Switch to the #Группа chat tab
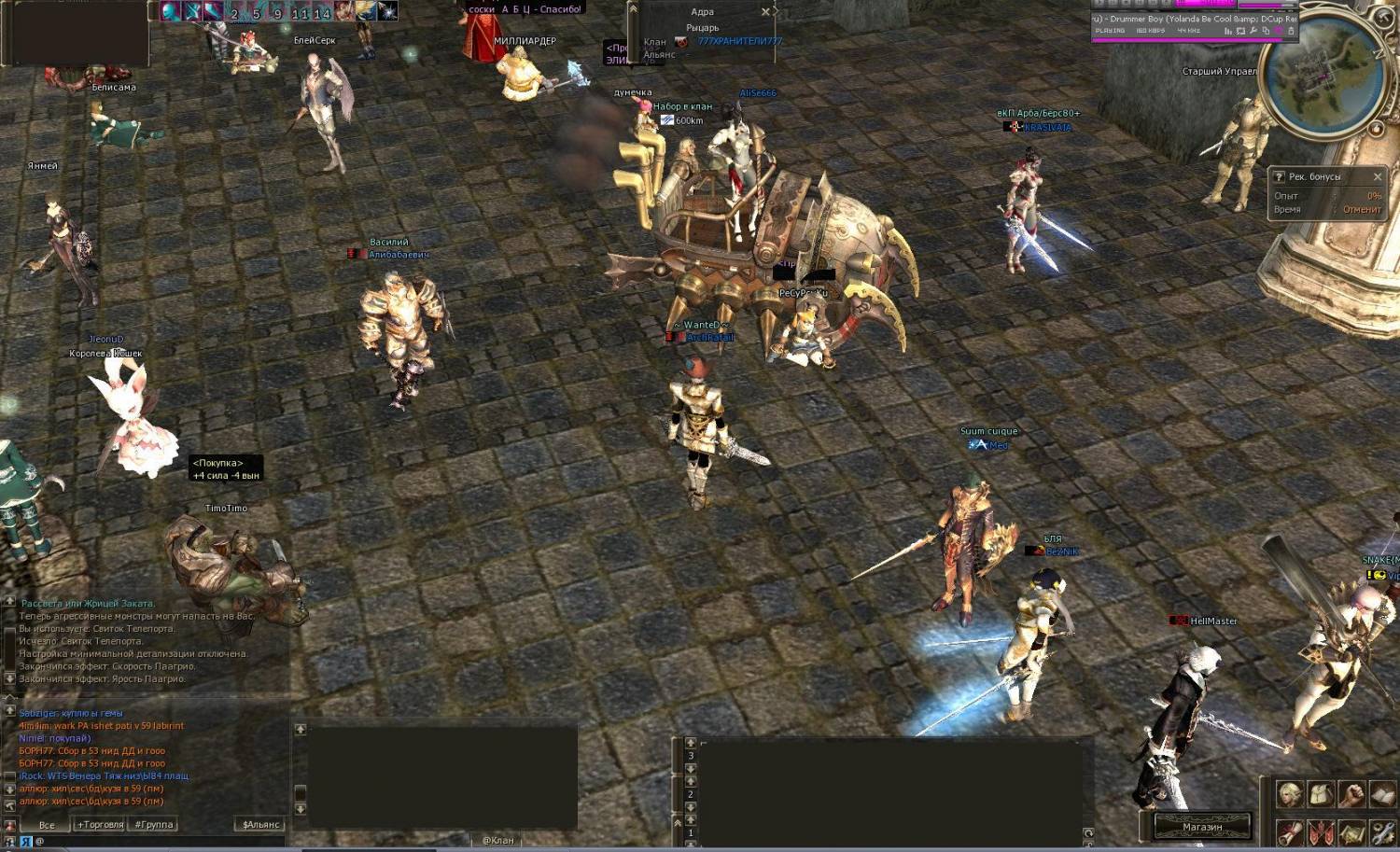The width and height of the screenshot is (1400, 852). tap(154, 825)
